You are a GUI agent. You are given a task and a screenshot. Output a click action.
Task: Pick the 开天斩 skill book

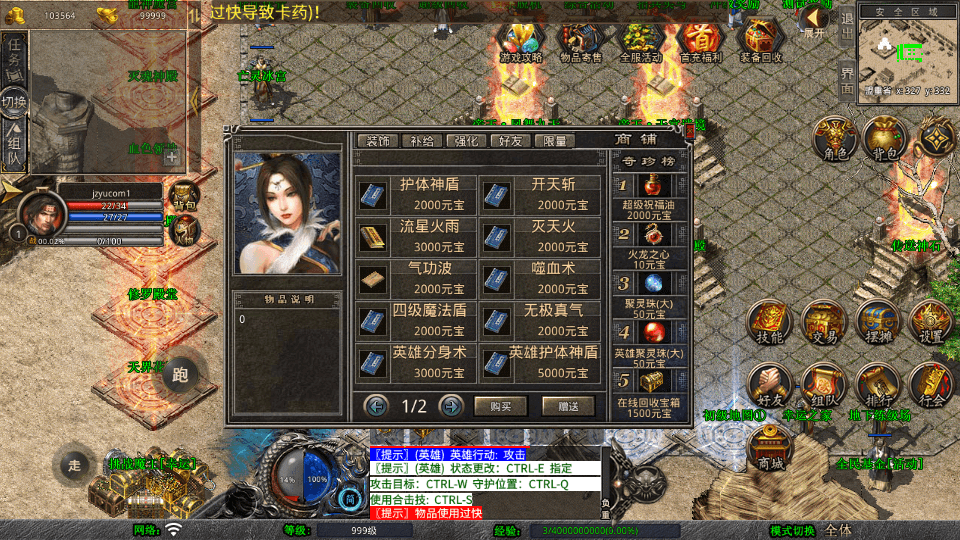(541, 193)
